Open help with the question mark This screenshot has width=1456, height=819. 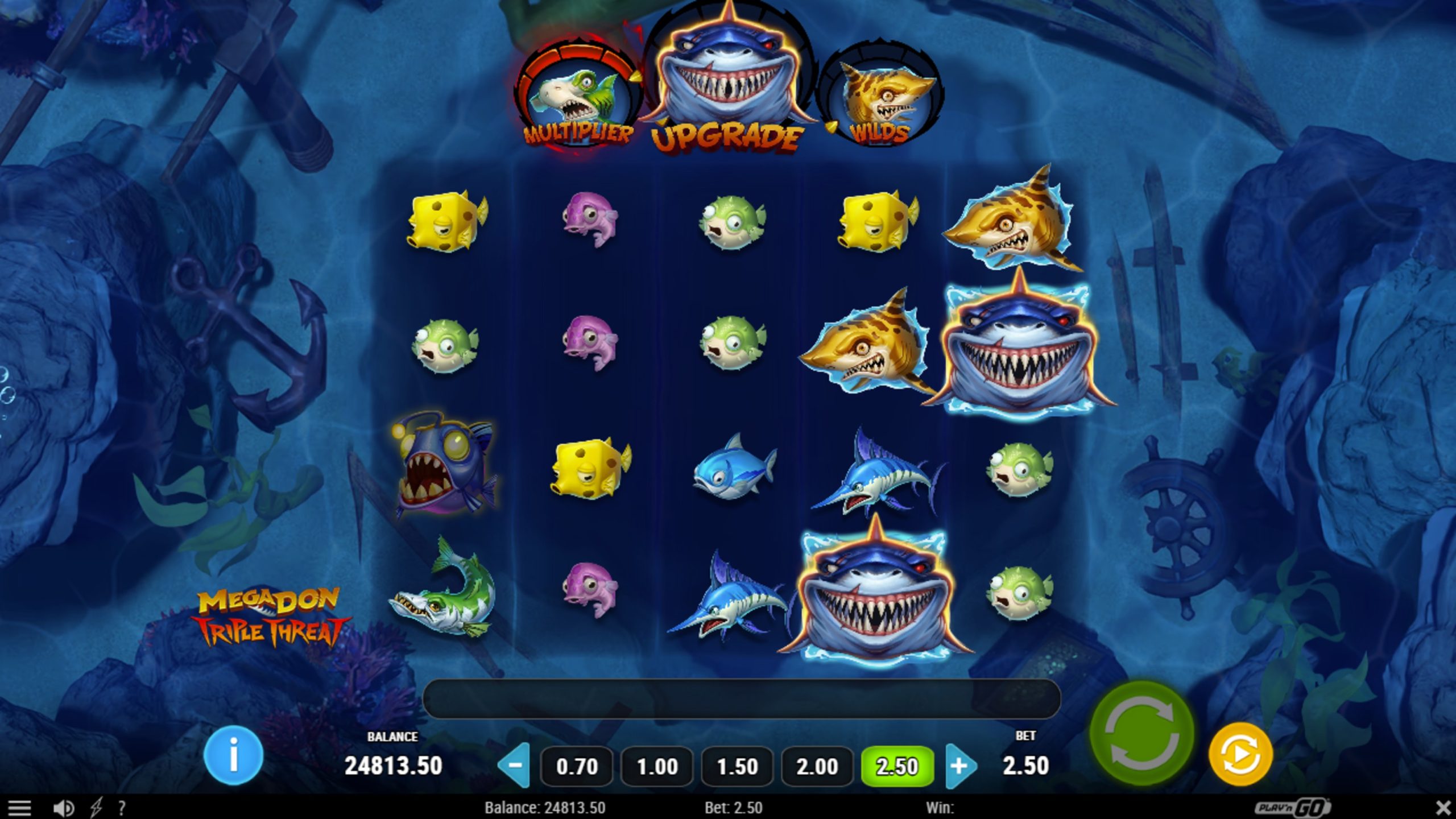click(121, 808)
